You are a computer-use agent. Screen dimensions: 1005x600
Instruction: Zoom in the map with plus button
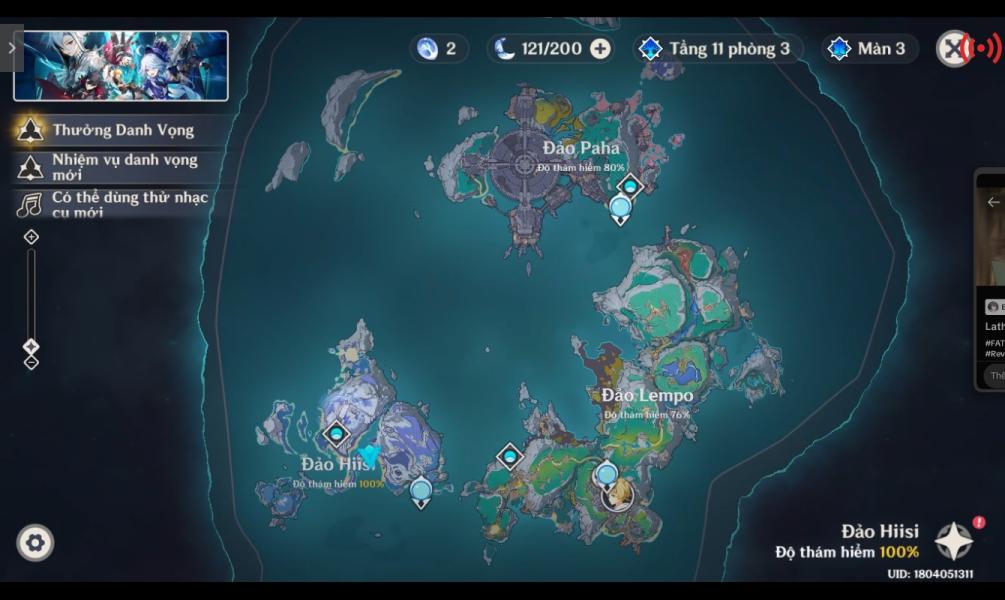[31, 237]
